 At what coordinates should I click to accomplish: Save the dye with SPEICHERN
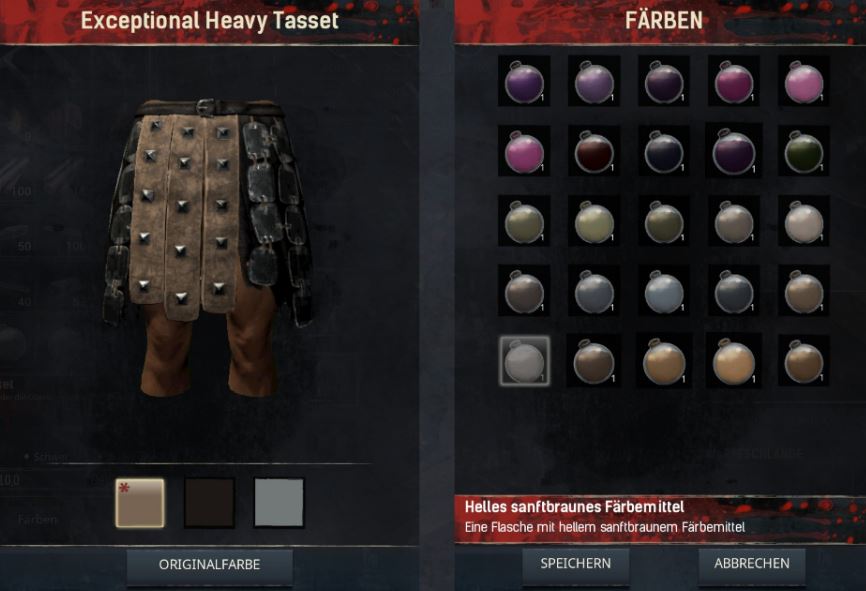pos(575,564)
